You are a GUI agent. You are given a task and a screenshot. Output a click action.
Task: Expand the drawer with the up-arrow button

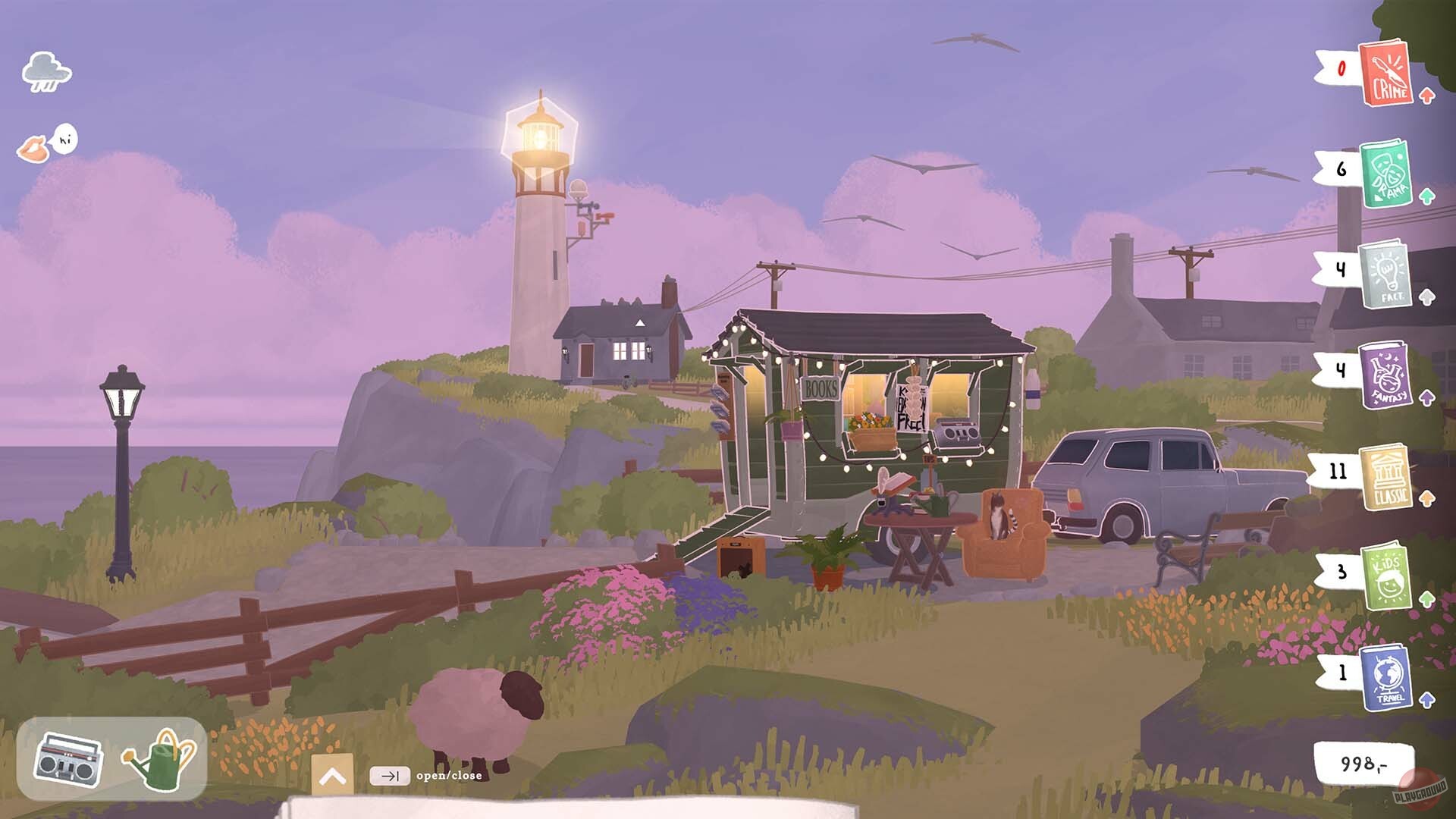332,776
